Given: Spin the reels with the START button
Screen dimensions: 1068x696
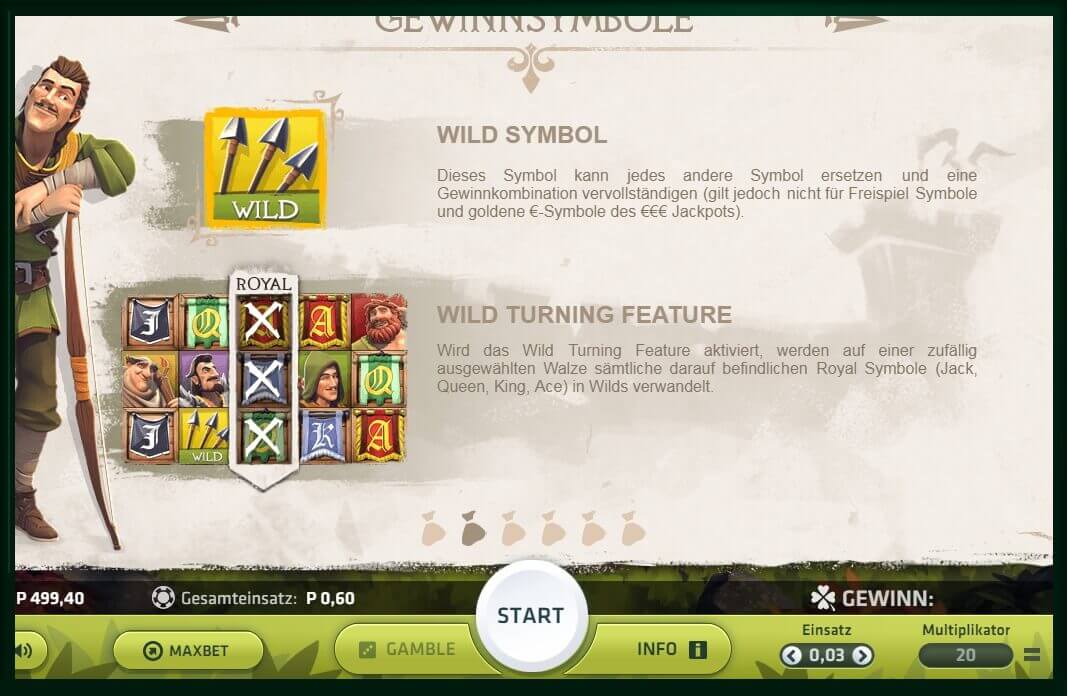Looking at the screenshot, I should [x=530, y=615].
